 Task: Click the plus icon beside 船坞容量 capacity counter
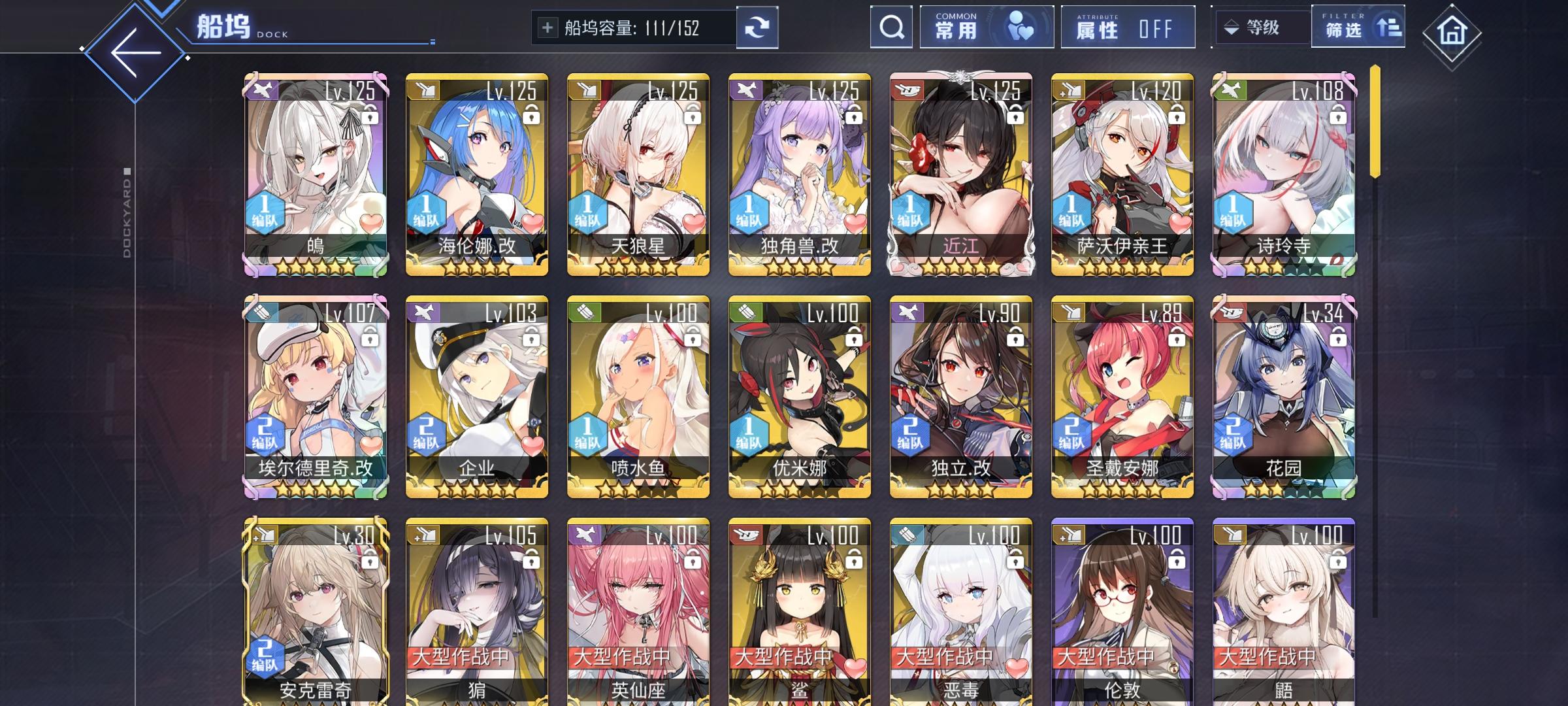[549, 27]
